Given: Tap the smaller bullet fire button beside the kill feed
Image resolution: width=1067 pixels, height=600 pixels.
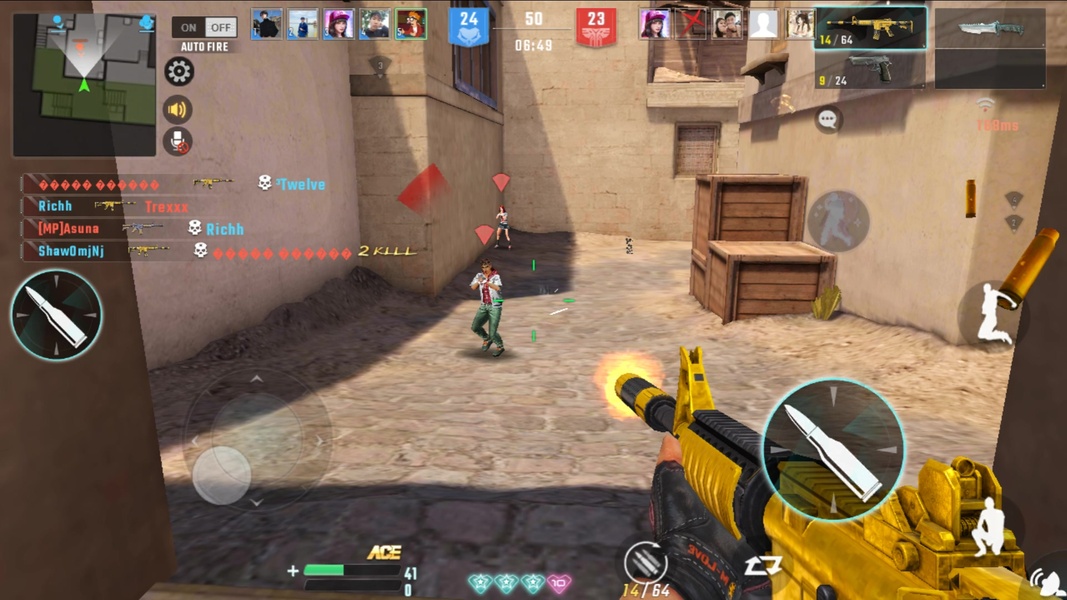Looking at the screenshot, I should [x=56, y=315].
